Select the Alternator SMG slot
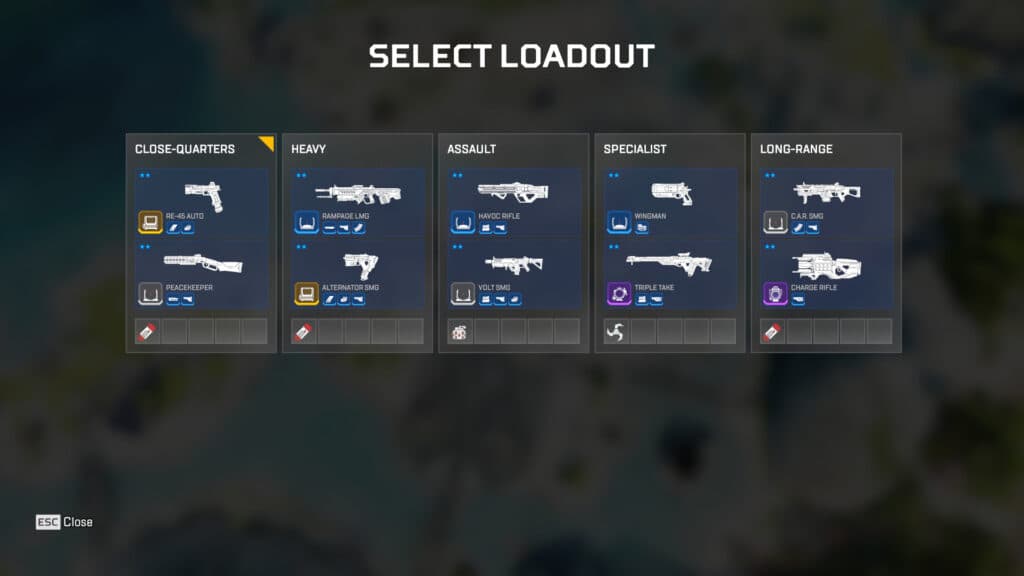This screenshot has height=576, width=1024. (357, 274)
